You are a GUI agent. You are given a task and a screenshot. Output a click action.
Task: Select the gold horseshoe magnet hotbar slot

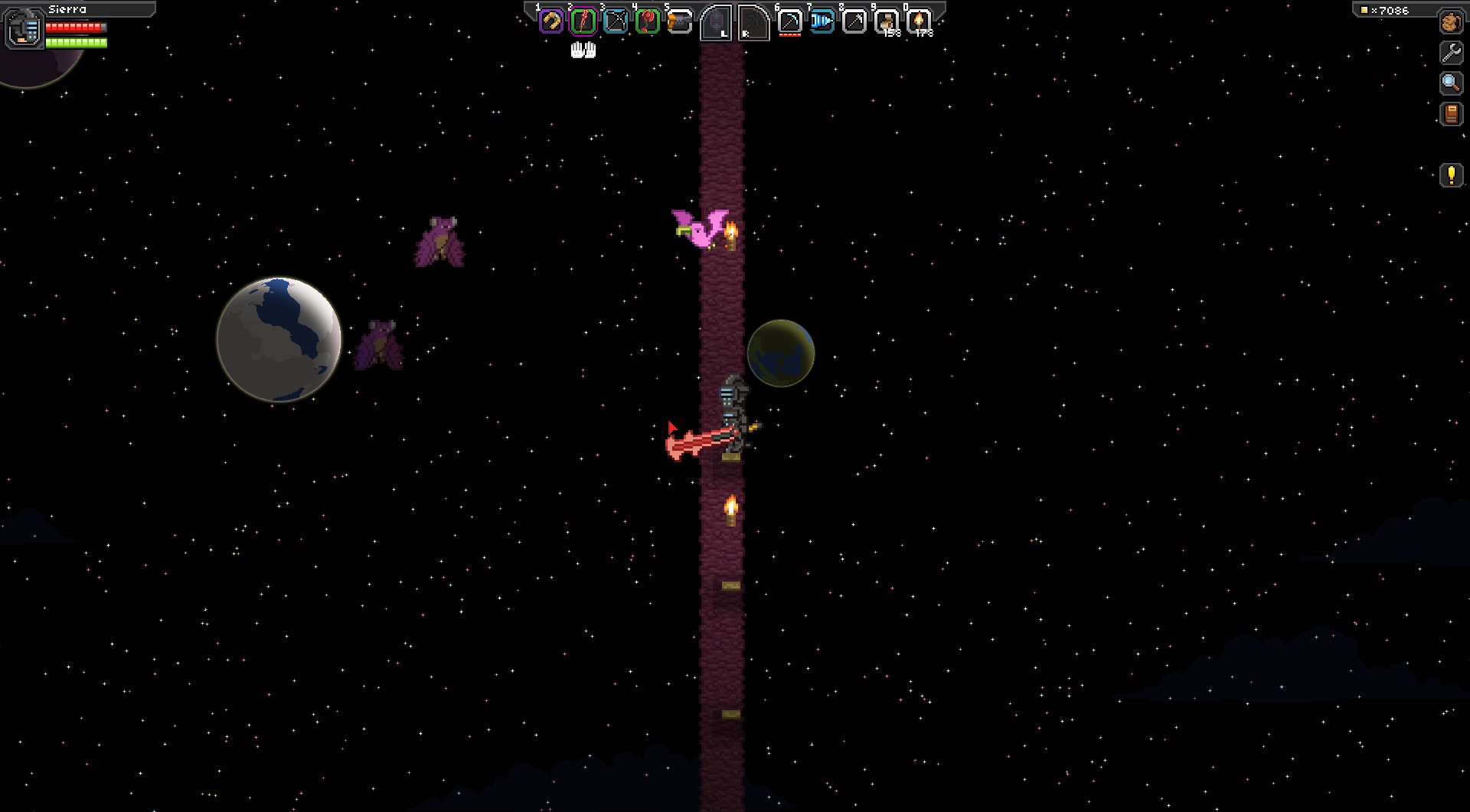pos(551,21)
